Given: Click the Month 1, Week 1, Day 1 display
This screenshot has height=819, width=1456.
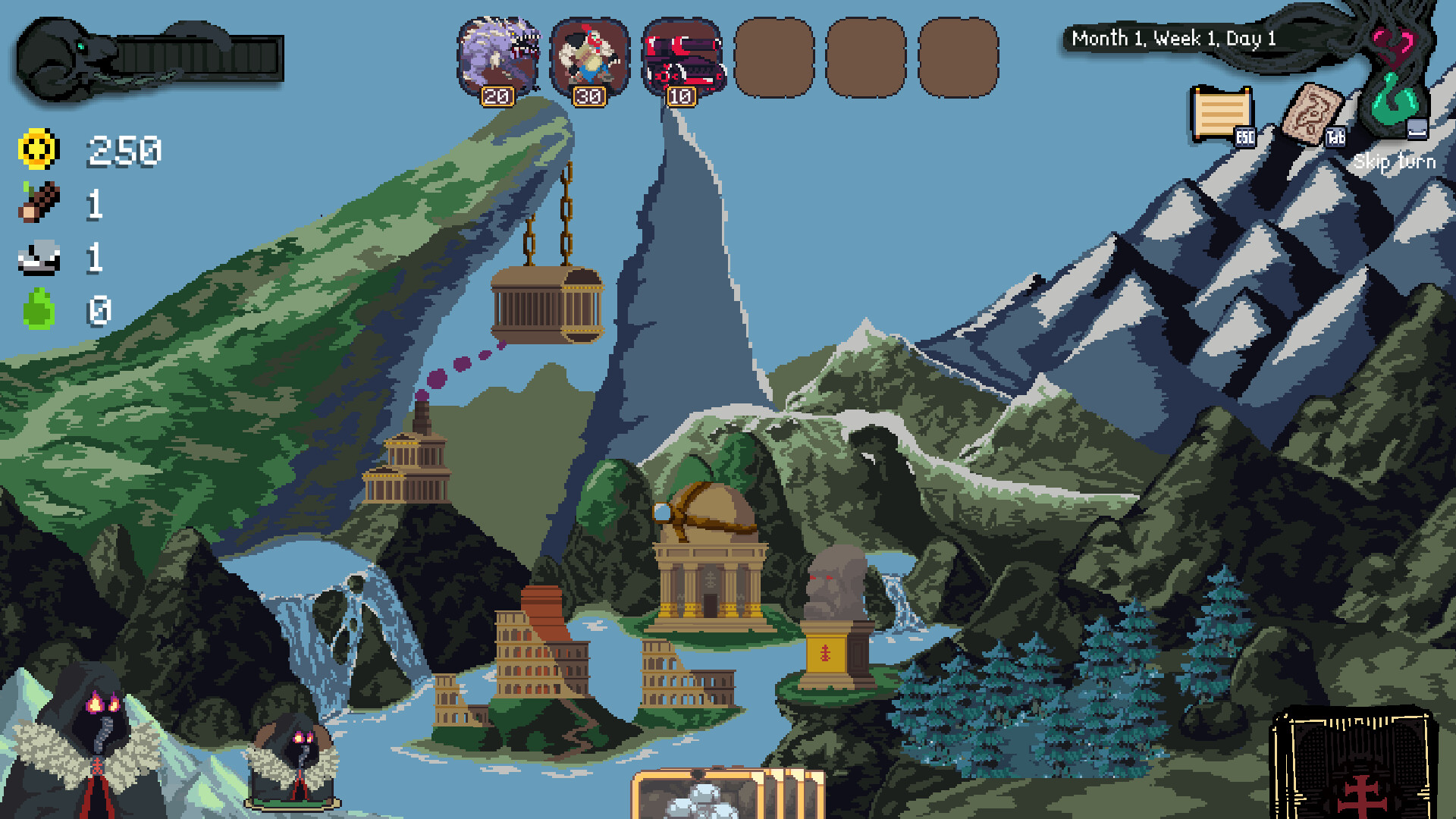Looking at the screenshot, I should coord(1172,38).
